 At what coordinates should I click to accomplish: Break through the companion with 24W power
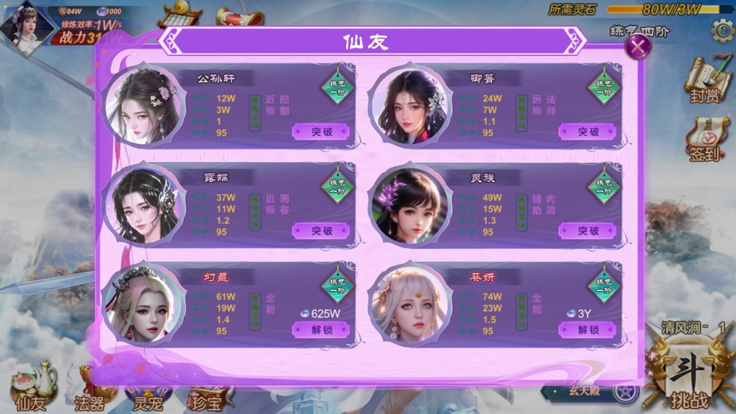tap(587, 131)
